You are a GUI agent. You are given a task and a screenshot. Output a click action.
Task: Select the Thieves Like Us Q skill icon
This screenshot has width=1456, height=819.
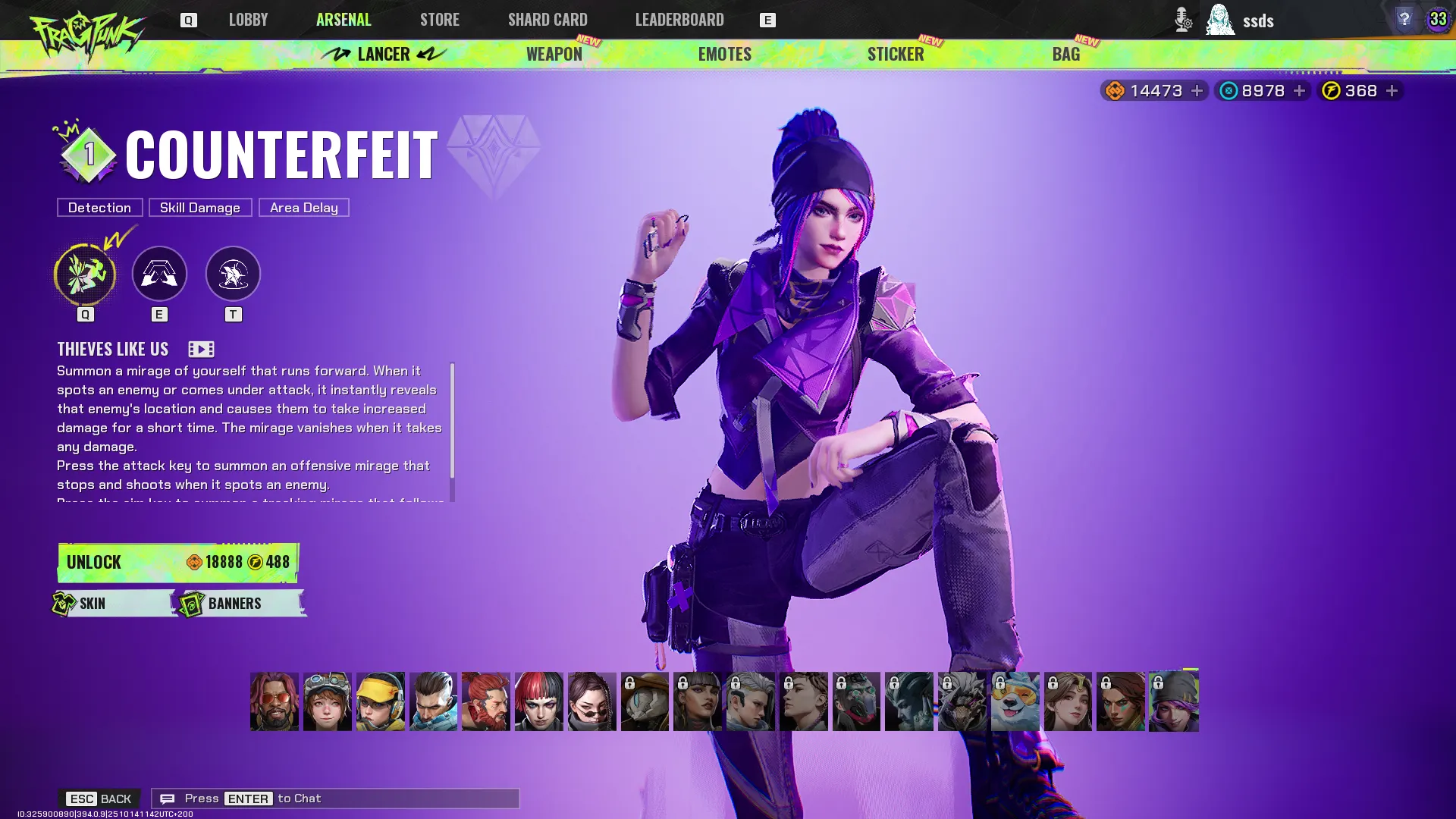(85, 274)
